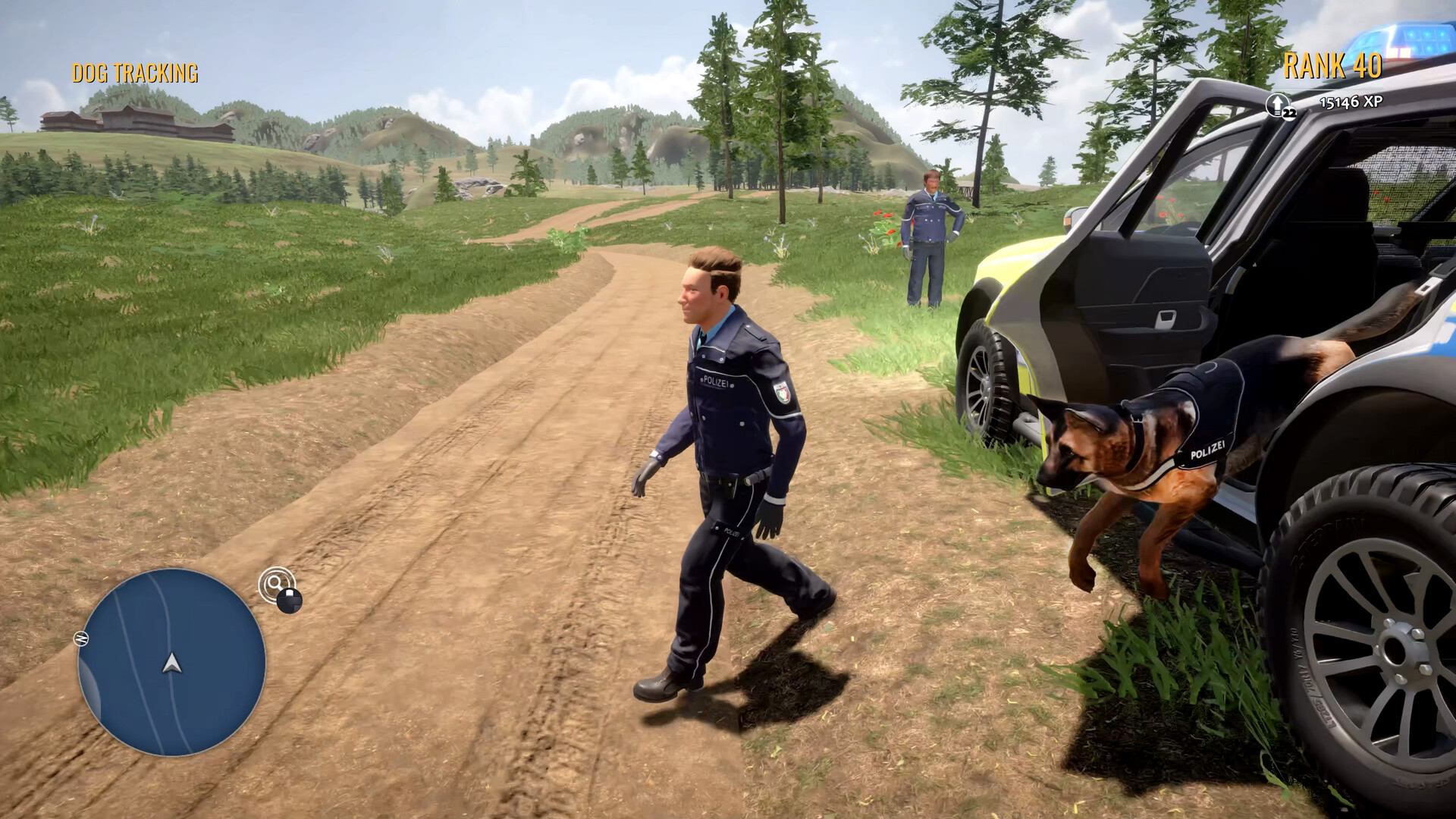Click the POLIZEI patch on the officer's uniform

716,381
